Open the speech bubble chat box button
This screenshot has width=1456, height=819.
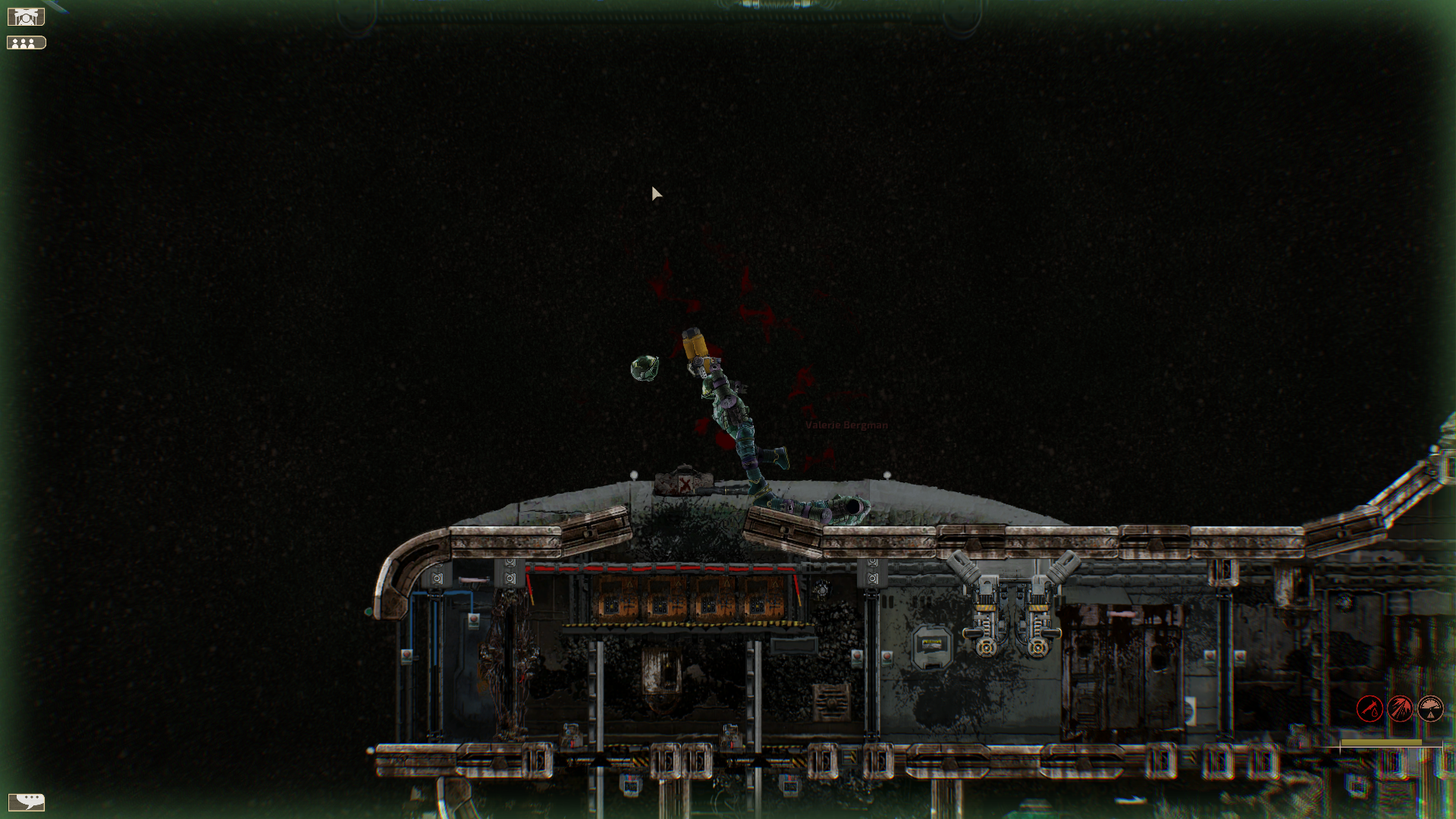27,802
